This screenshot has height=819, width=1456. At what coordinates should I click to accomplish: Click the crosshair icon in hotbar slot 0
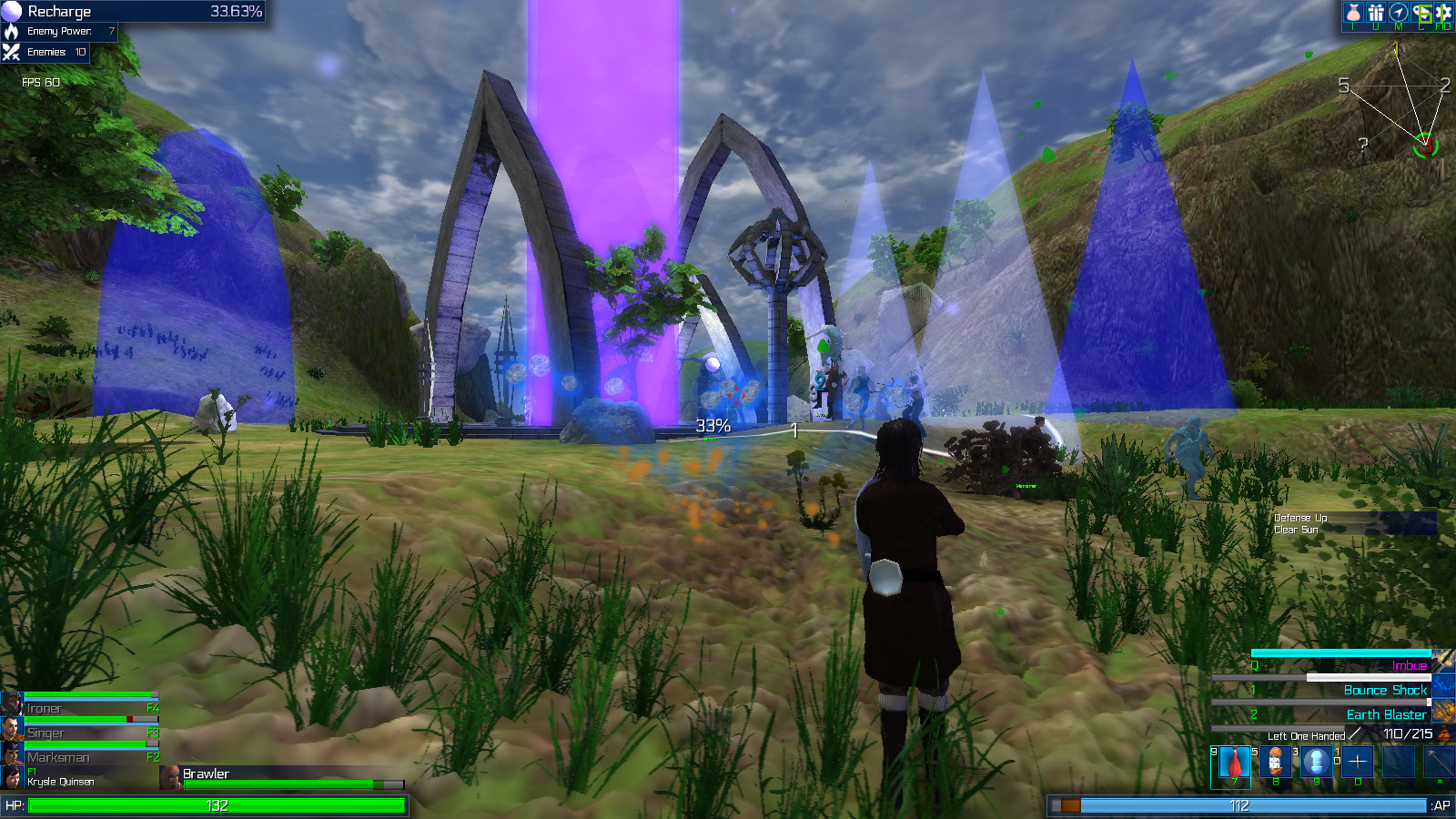(x=1358, y=763)
